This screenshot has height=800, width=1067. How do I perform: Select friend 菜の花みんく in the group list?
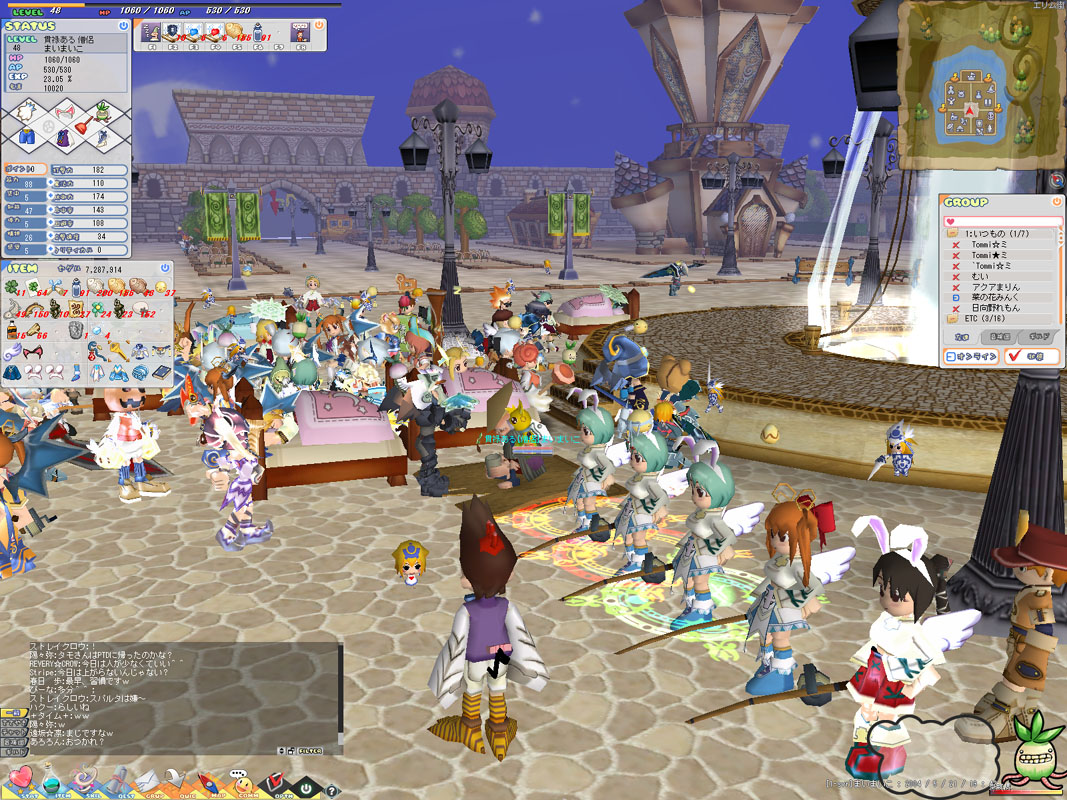[995, 298]
